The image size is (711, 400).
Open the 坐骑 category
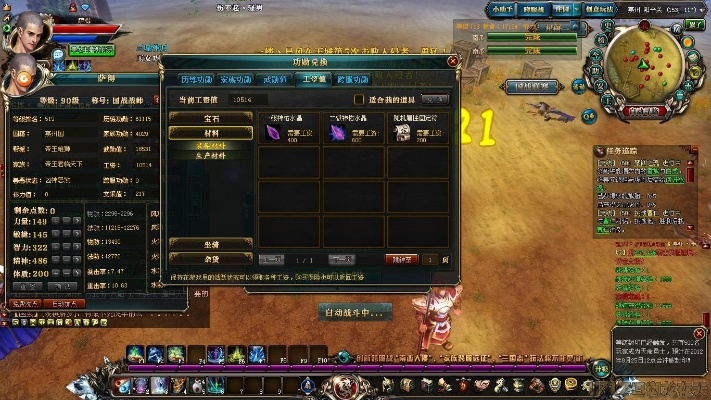click(210, 243)
